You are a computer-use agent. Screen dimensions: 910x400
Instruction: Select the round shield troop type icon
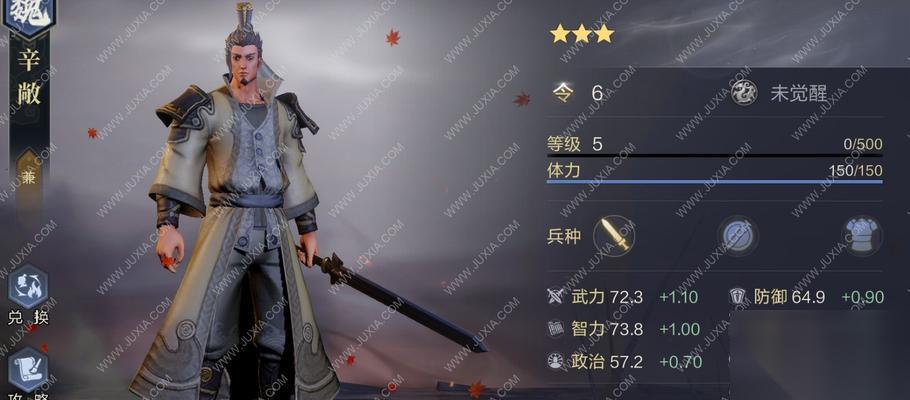740,237
